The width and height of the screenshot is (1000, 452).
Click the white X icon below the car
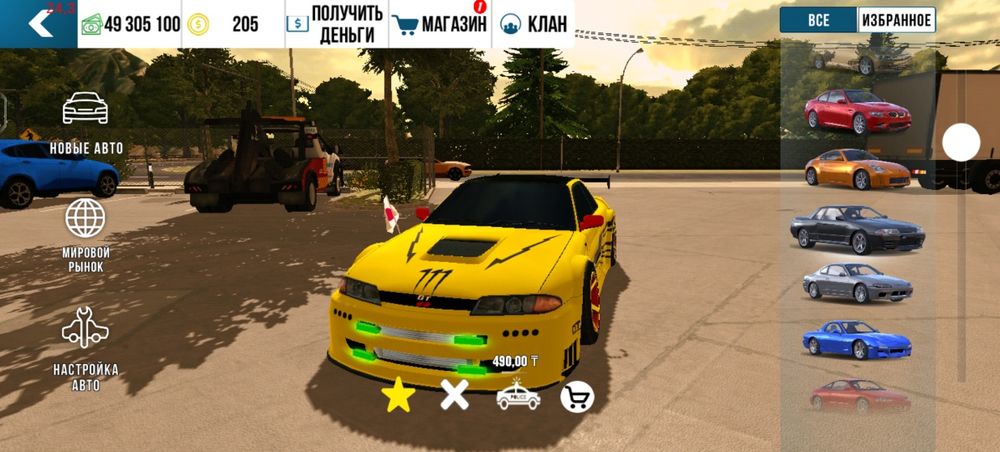point(455,396)
